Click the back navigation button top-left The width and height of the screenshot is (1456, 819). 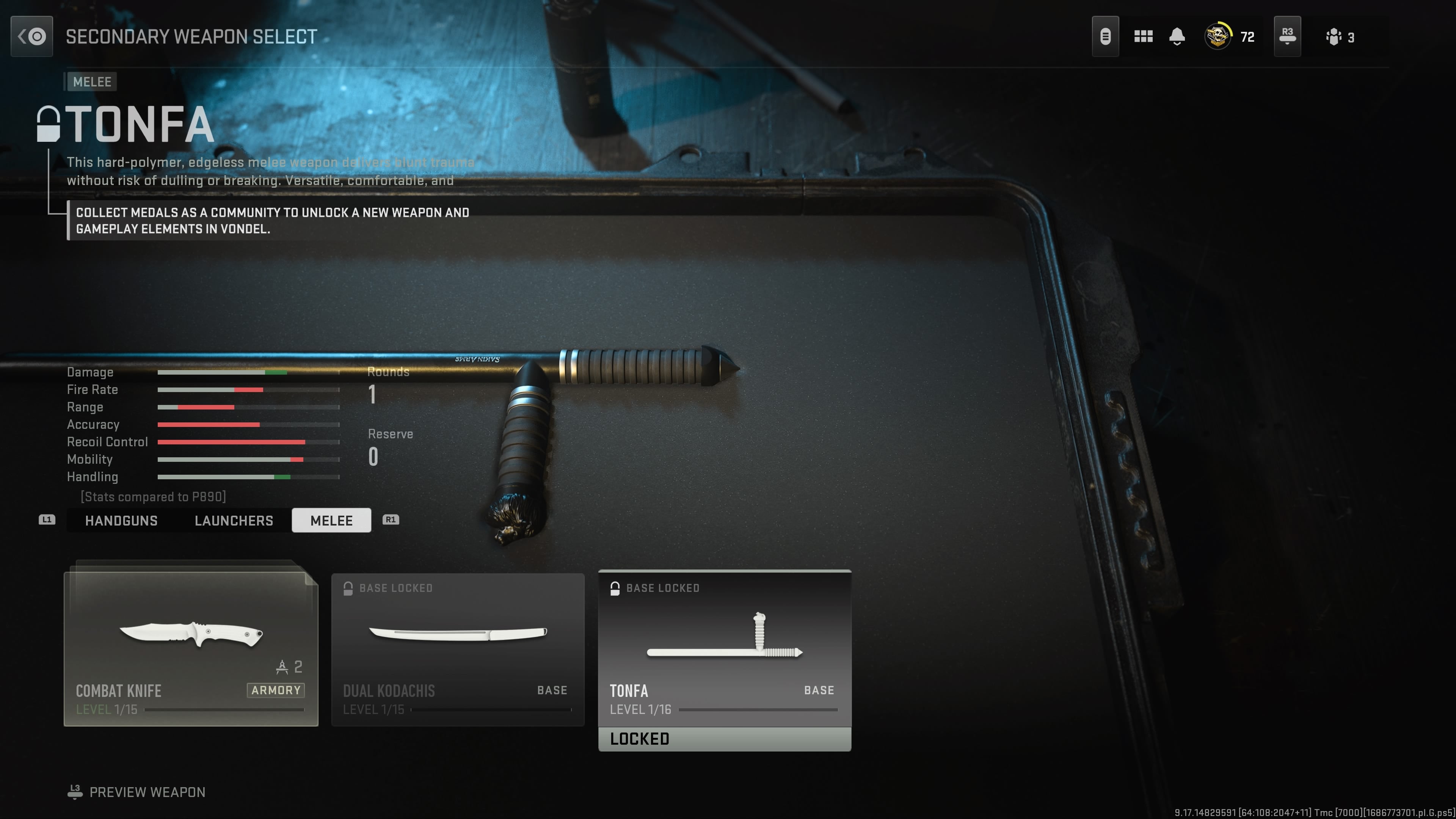click(31, 36)
